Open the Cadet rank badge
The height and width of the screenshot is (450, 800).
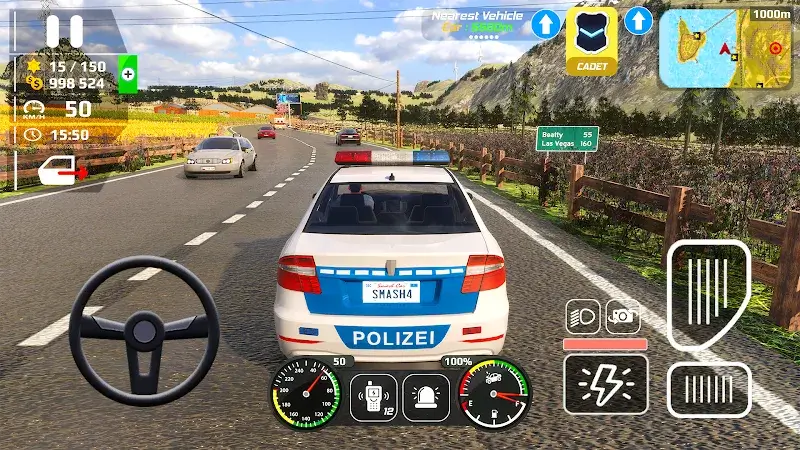coord(592,41)
